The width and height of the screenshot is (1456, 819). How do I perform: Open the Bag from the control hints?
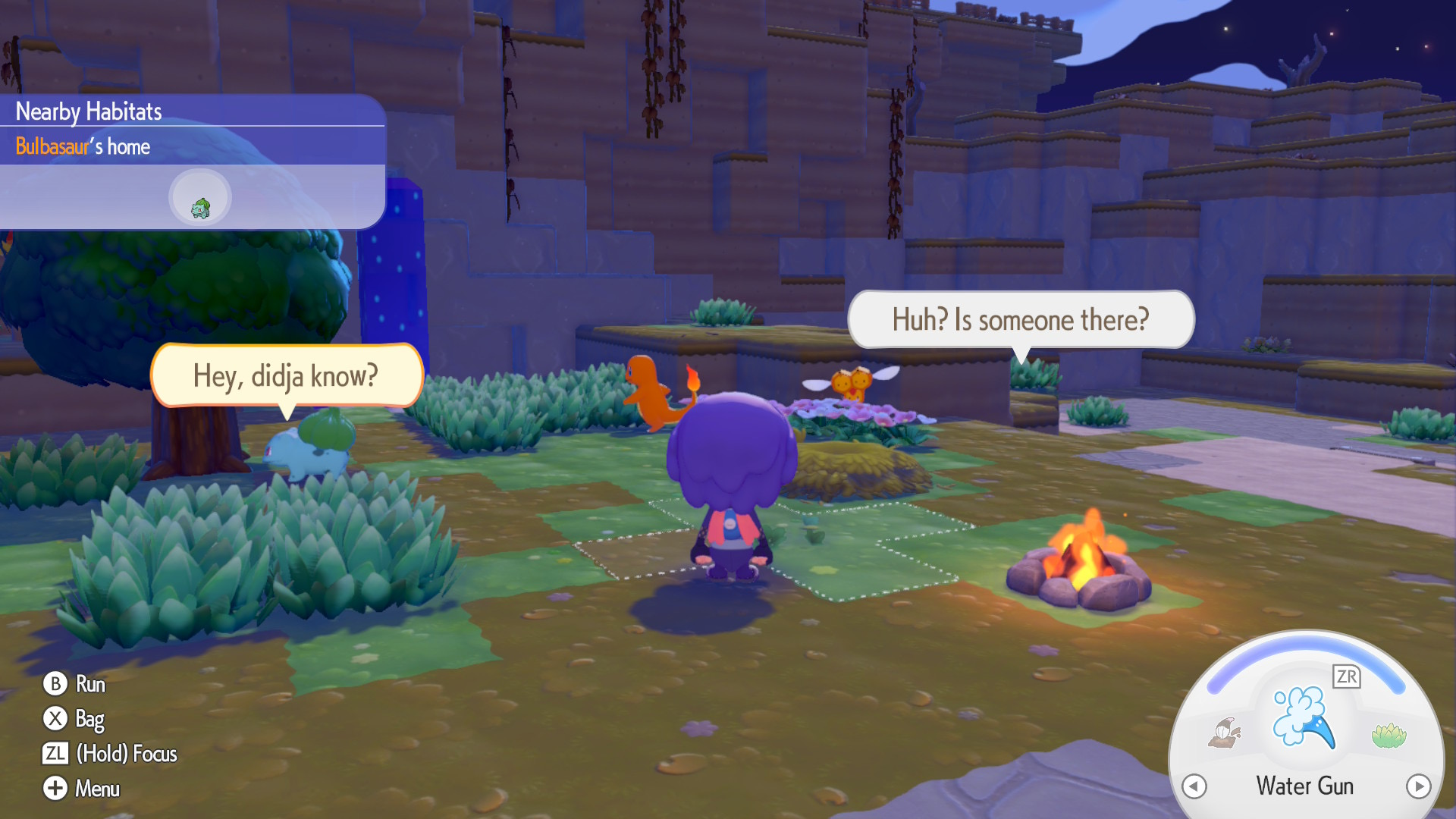coord(89,718)
